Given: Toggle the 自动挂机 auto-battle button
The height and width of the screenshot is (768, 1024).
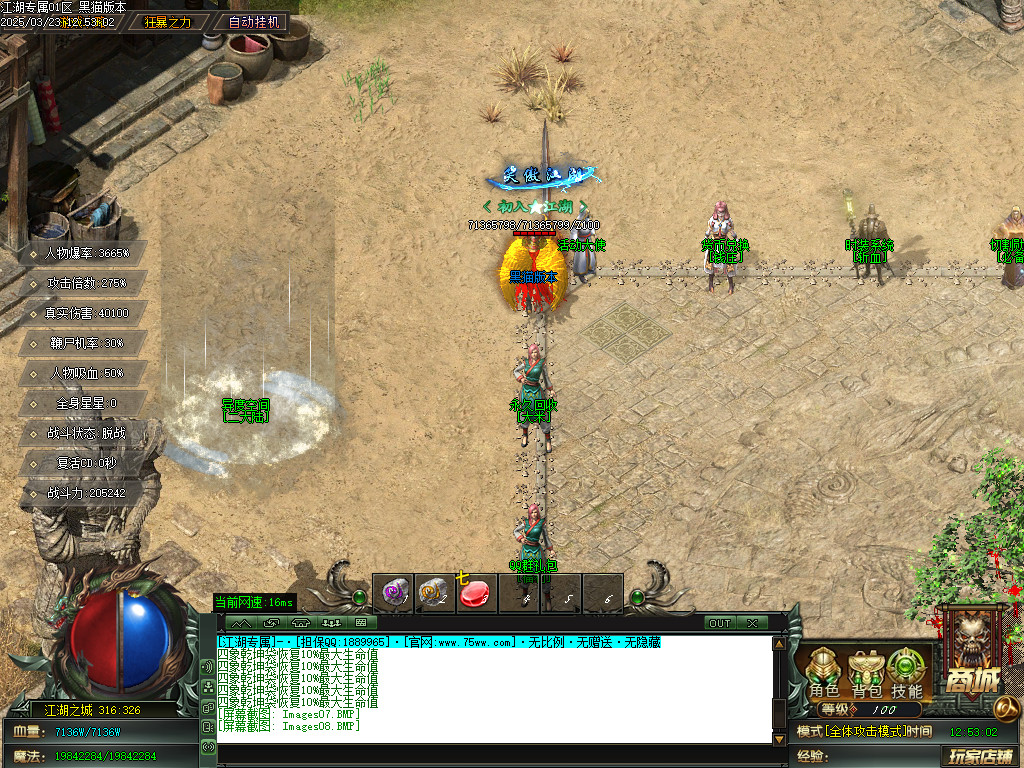Looking at the screenshot, I should 255,22.
